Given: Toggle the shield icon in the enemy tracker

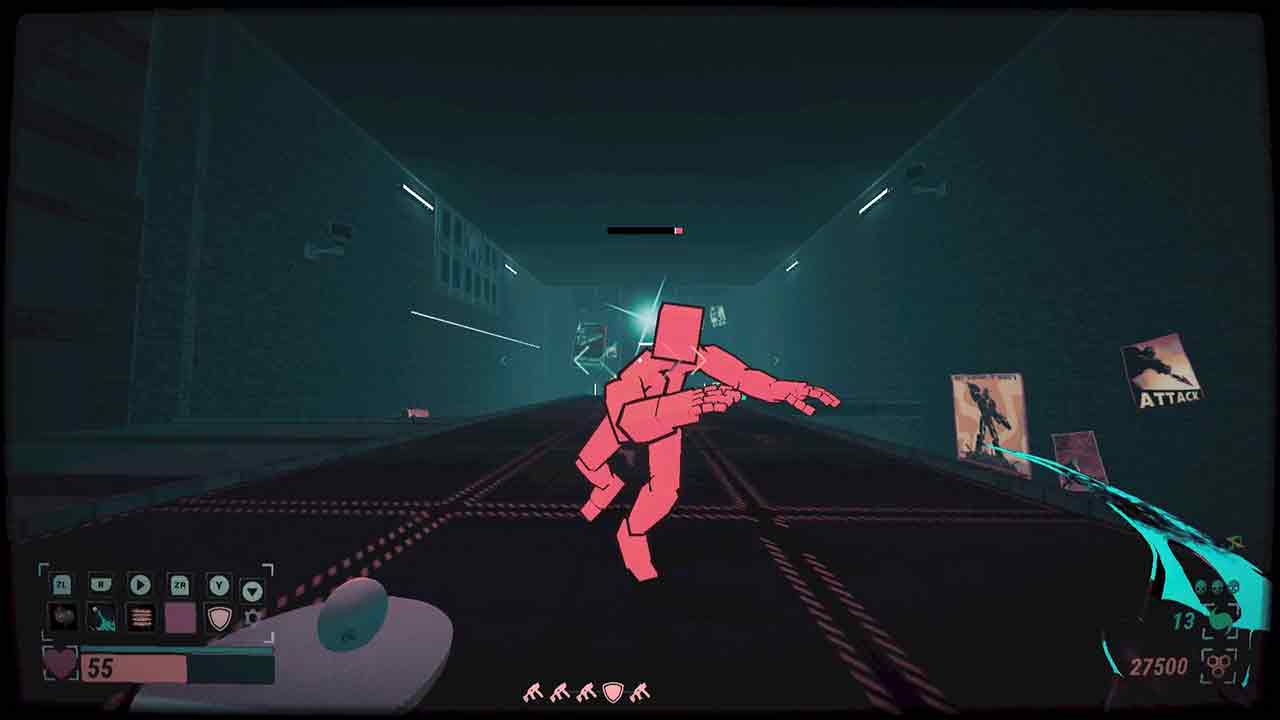Looking at the screenshot, I should [611, 692].
